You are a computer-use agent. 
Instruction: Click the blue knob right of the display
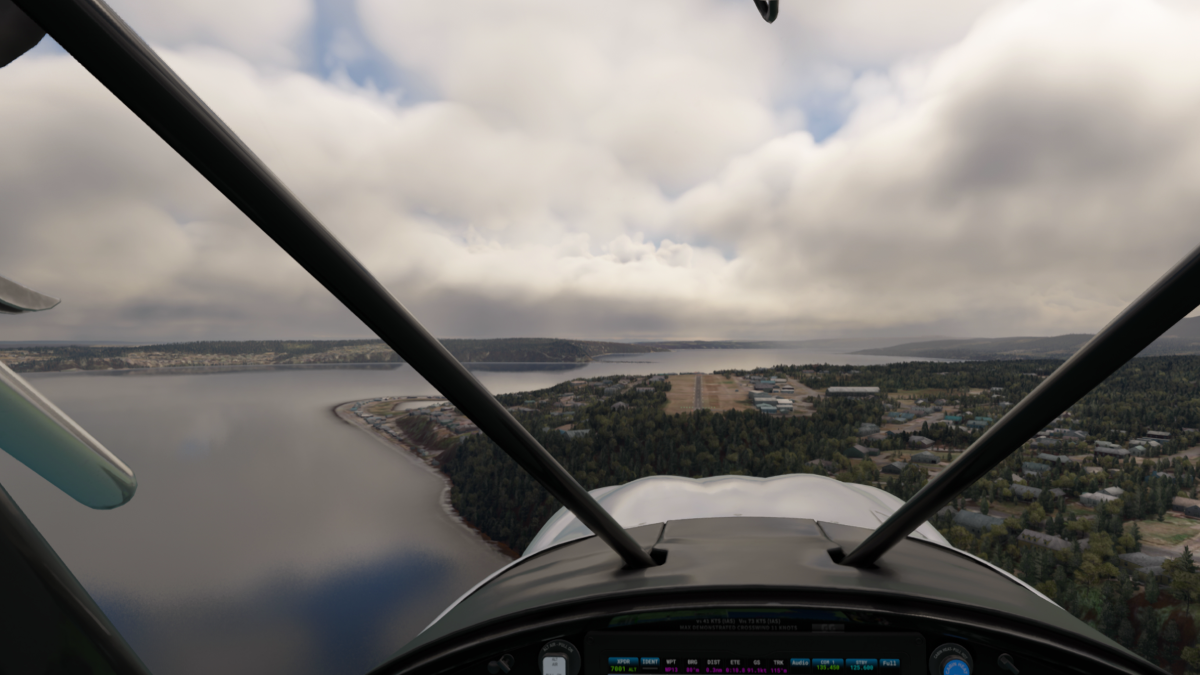[951, 663]
